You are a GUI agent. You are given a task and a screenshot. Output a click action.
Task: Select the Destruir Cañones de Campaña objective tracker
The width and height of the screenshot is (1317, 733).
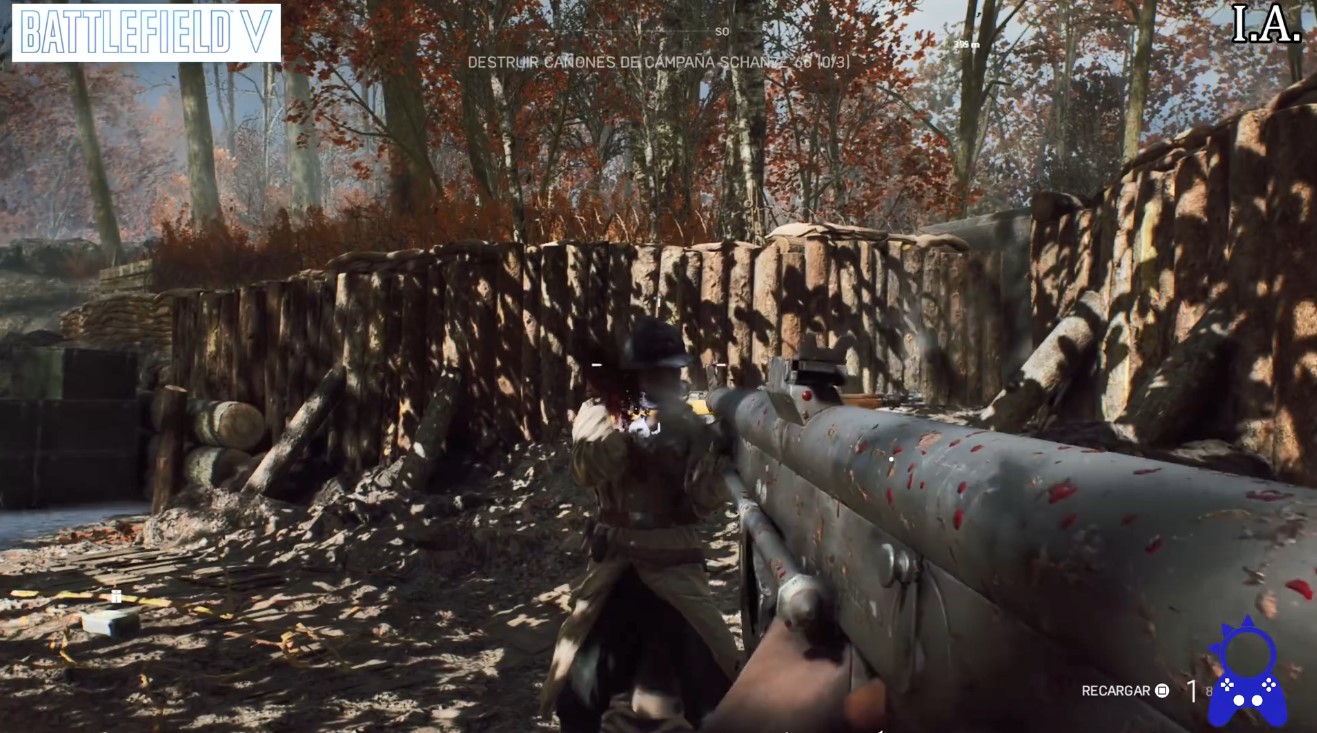click(658, 62)
